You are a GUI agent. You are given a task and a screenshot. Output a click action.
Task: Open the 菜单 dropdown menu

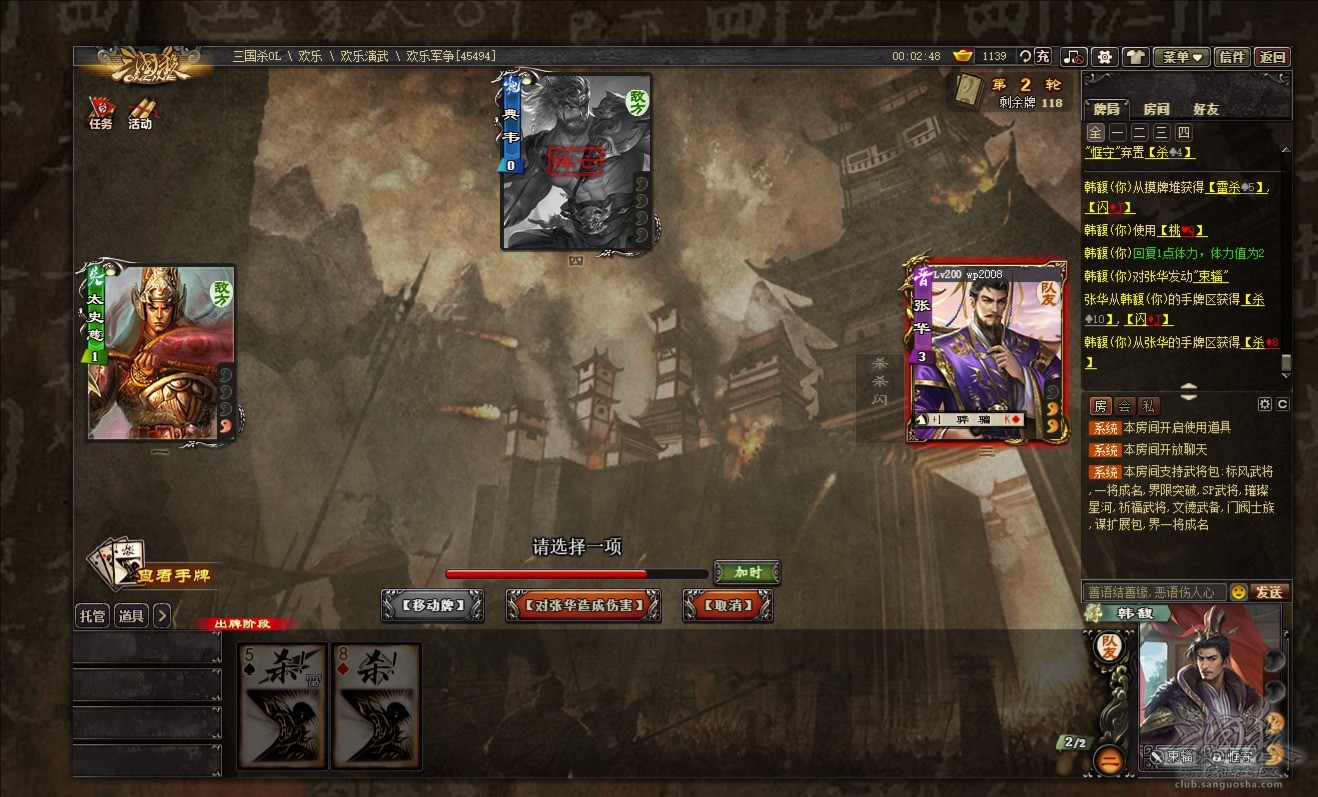coord(1181,57)
